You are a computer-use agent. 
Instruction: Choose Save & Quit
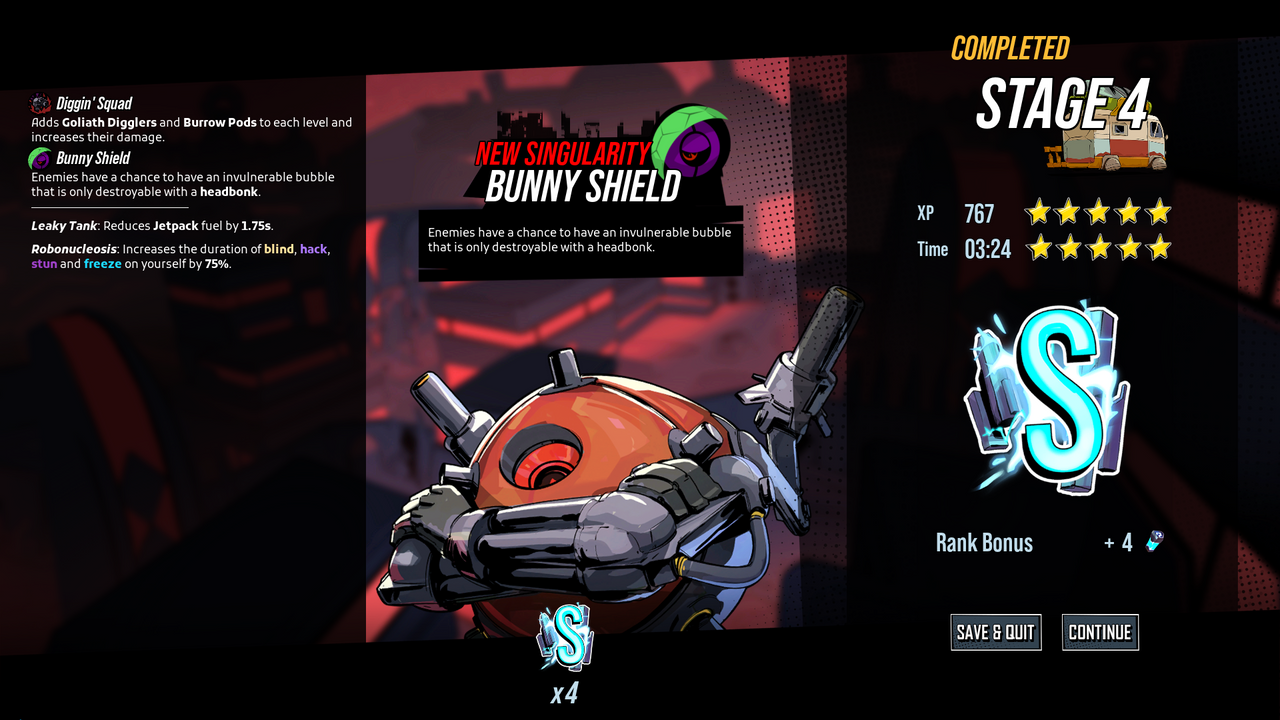995,632
